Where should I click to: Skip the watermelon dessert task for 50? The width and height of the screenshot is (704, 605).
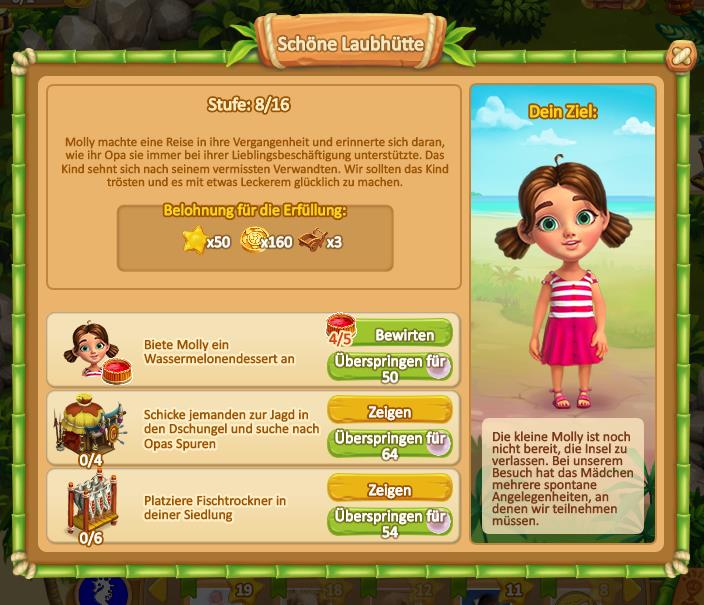click(389, 367)
